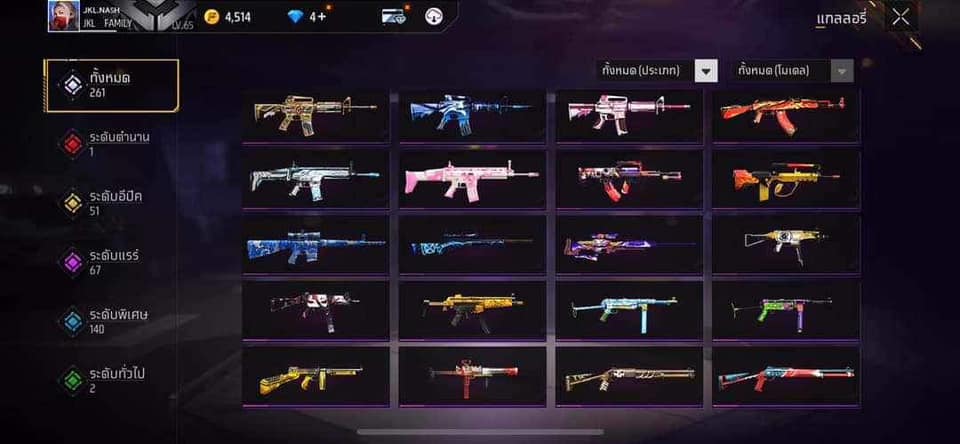Open the JKL.NASH player profile avatar
960x444 pixels.
pos(63,16)
